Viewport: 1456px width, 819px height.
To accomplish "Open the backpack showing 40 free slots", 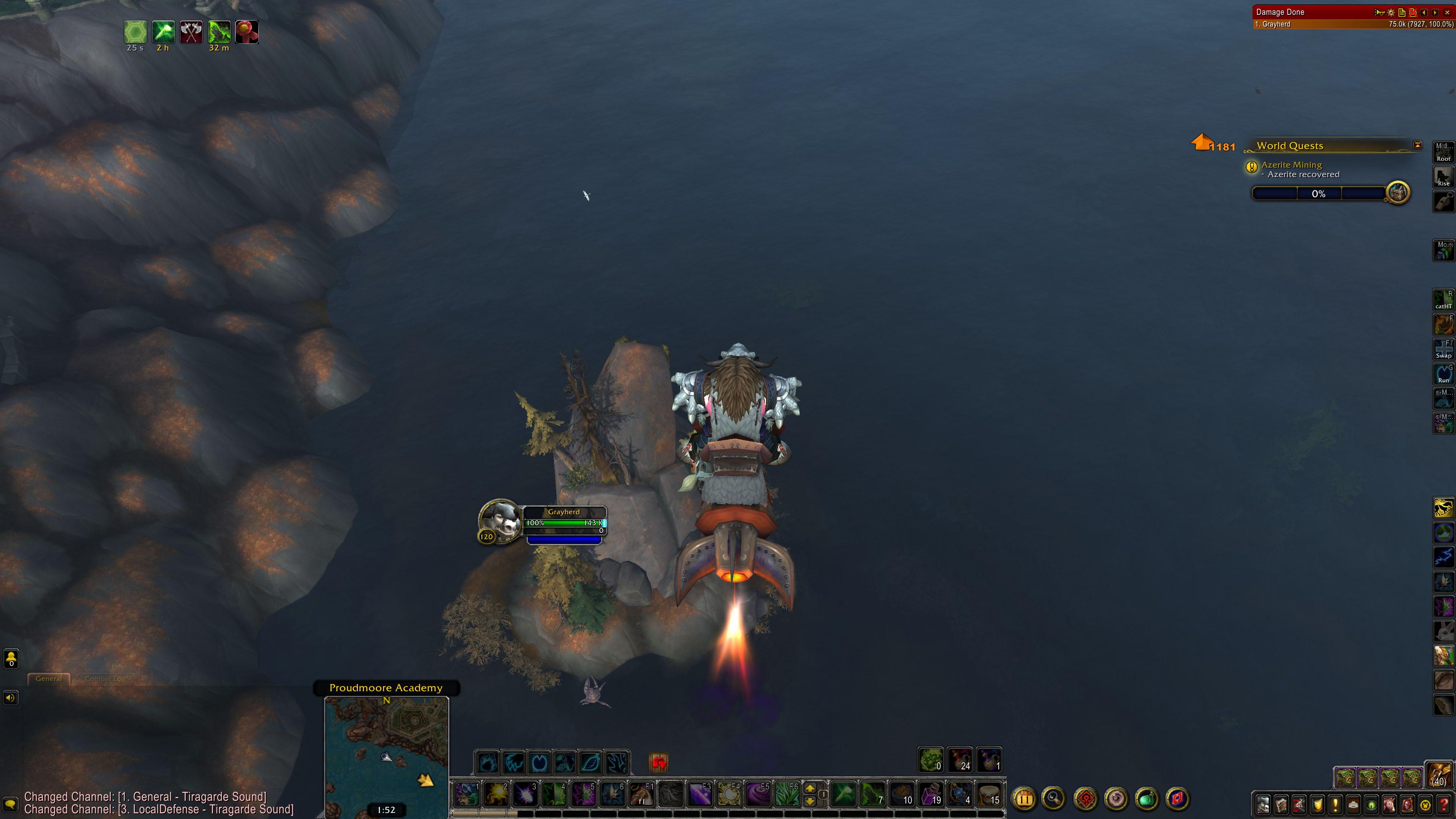I will (x=1439, y=775).
